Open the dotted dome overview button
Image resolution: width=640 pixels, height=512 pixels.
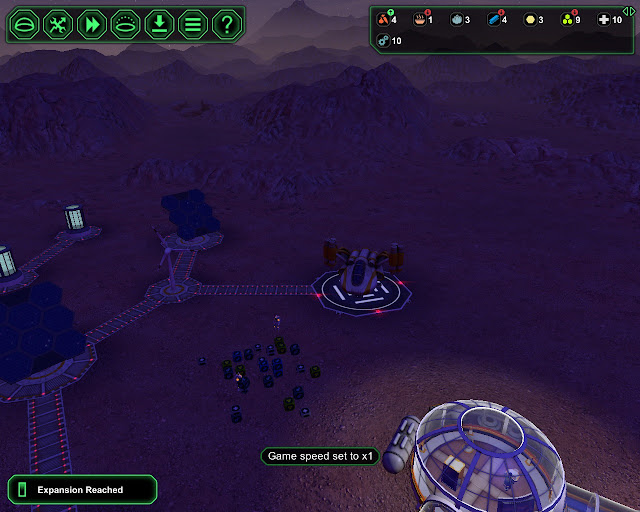coord(126,24)
